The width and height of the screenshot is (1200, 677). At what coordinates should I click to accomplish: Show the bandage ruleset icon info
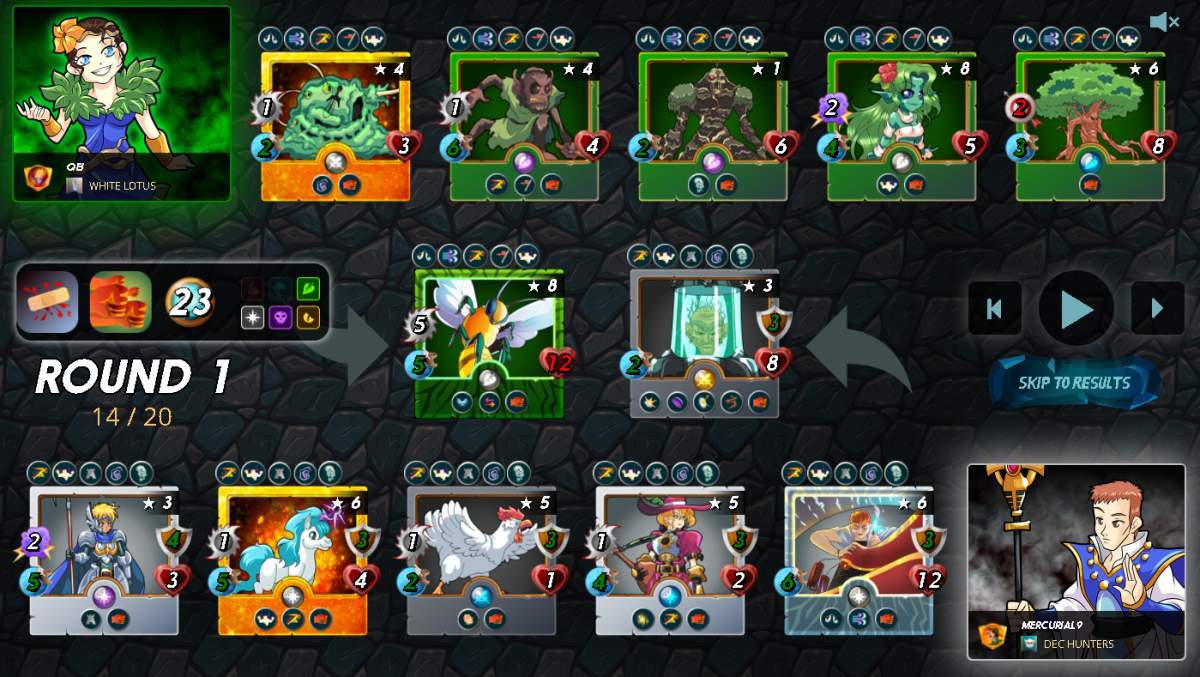(47, 301)
